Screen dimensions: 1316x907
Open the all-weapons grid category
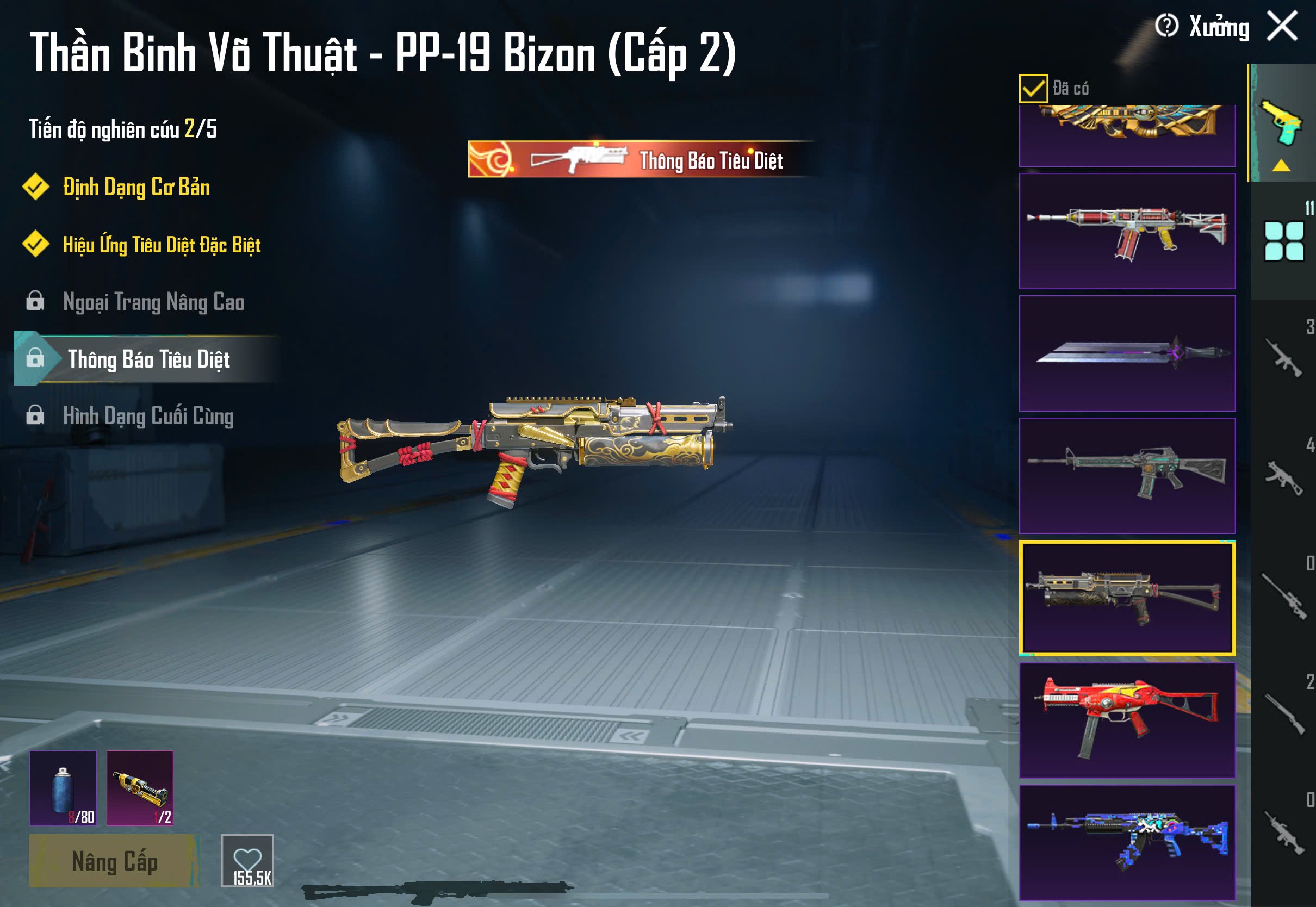(1283, 241)
